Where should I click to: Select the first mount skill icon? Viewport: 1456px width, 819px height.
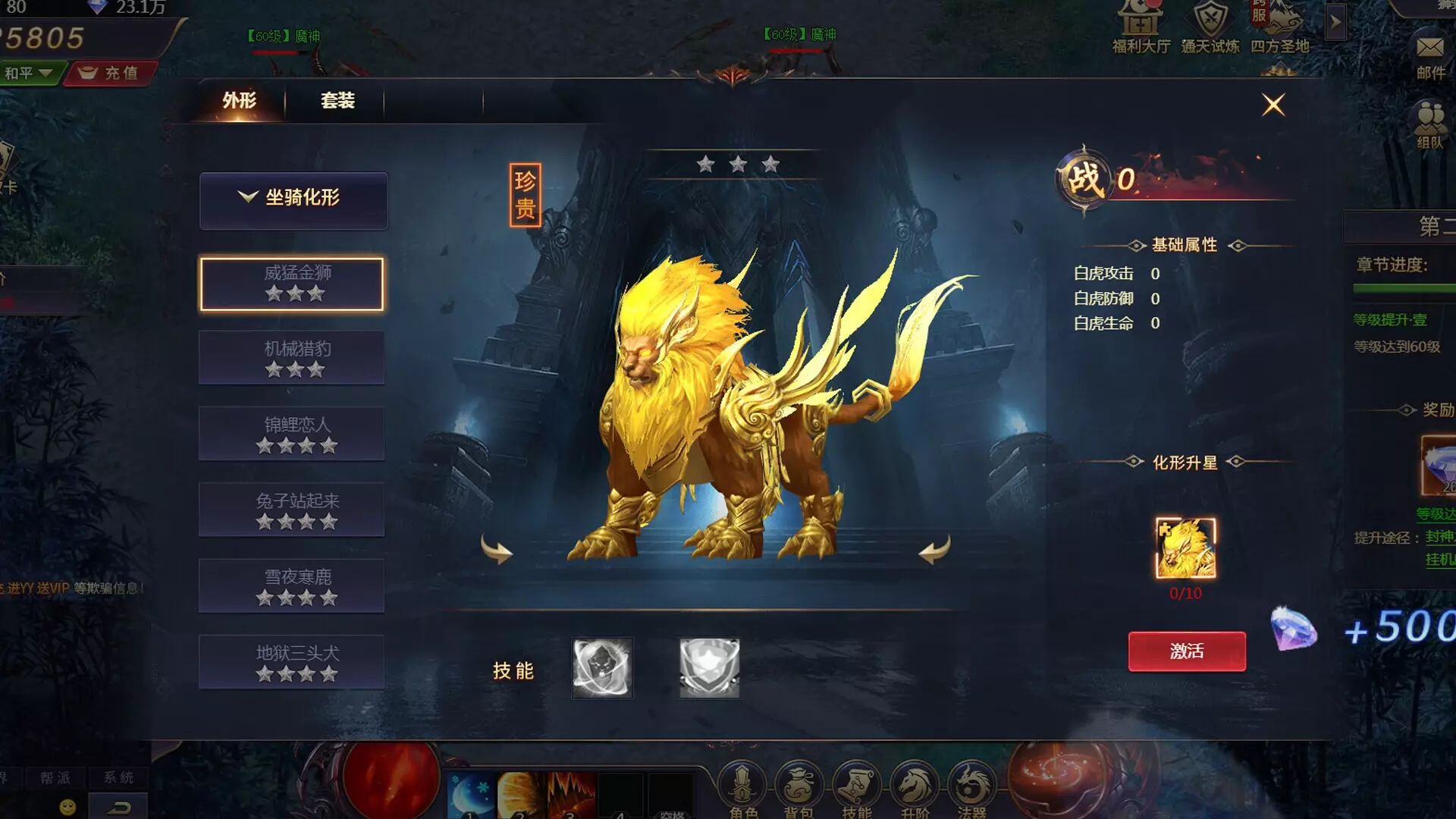tap(602, 668)
